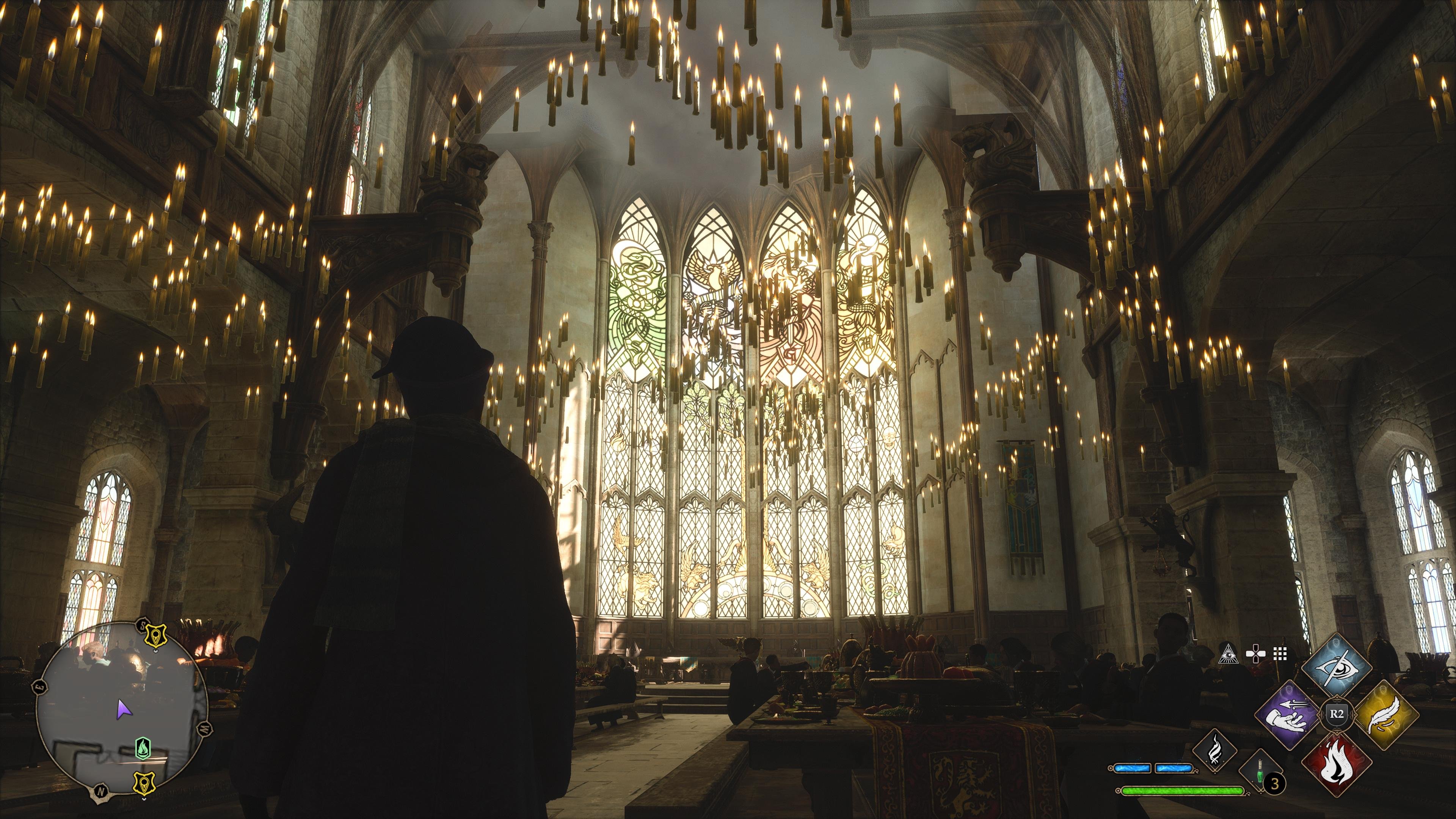
Task: Click the d-pad spell selector indicator
Action: coord(1256,654)
